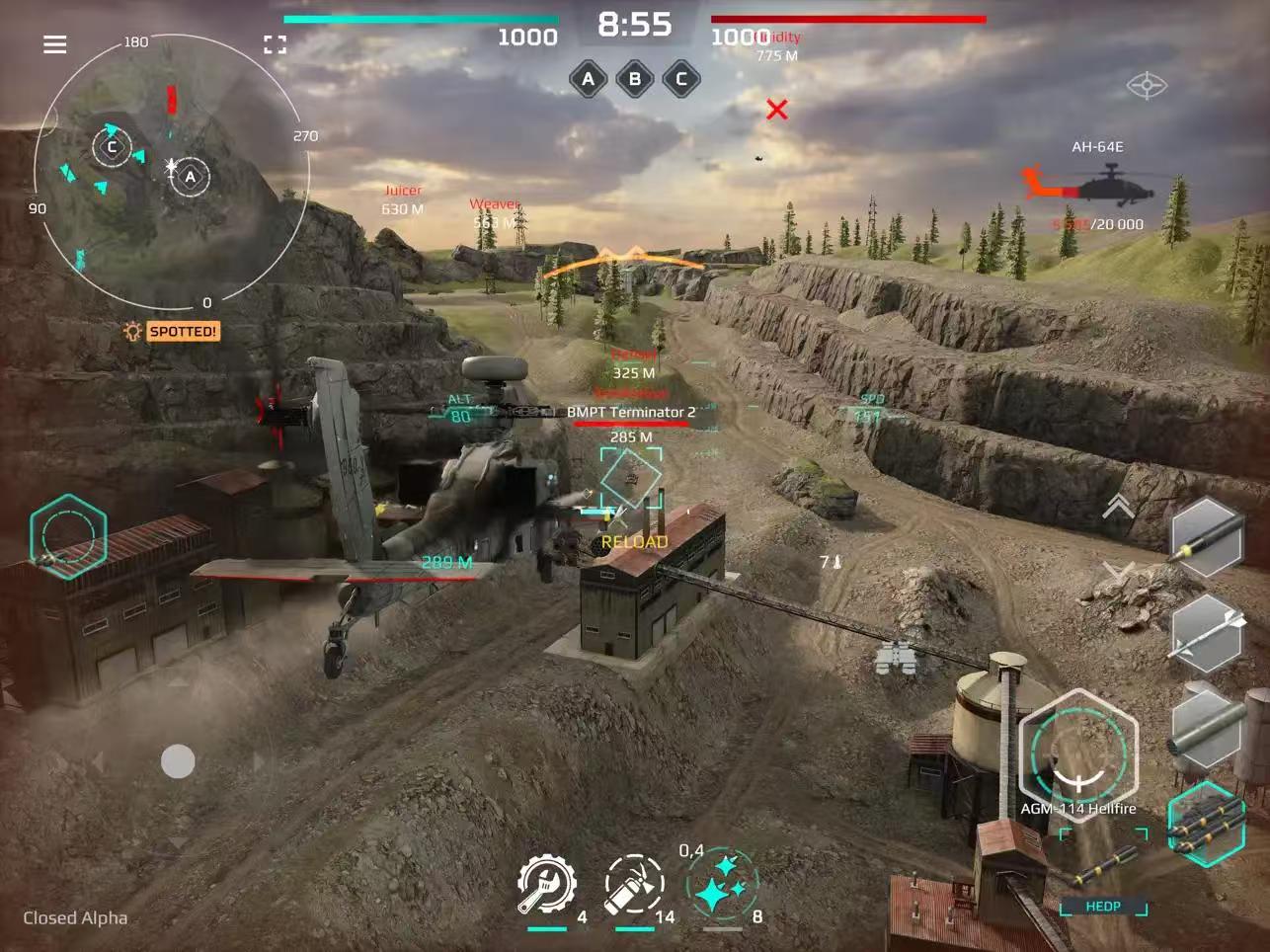The height and width of the screenshot is (952, 1270).
Task: Tap the ascend double-chevron up button
Action: click(1118, 507)
